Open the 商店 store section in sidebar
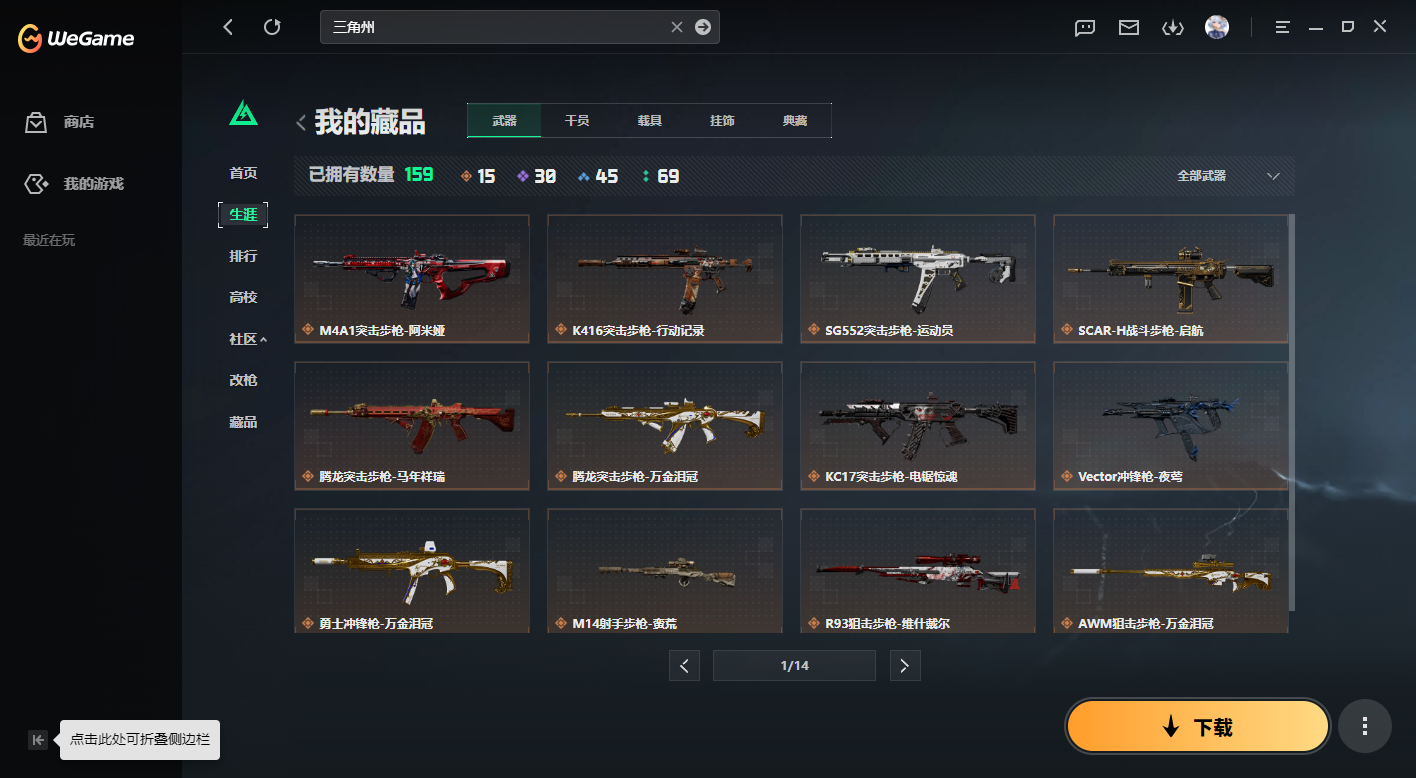The image size is (1416, 778). [70, 122]
